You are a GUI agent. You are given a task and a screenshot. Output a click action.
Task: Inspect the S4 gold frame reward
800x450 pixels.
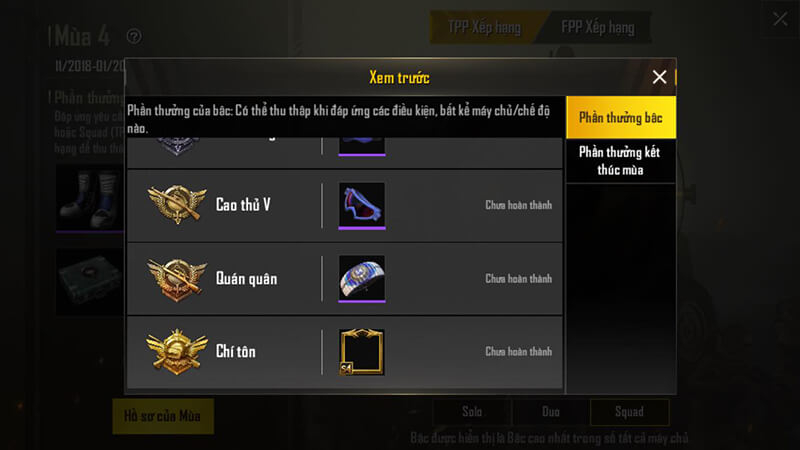362,351
